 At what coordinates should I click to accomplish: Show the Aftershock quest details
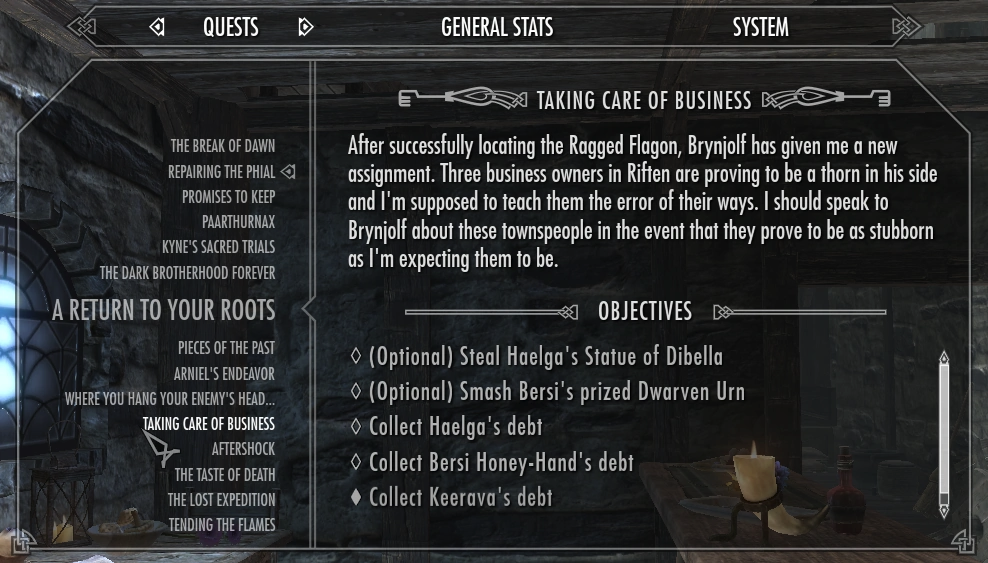(243, 449)
